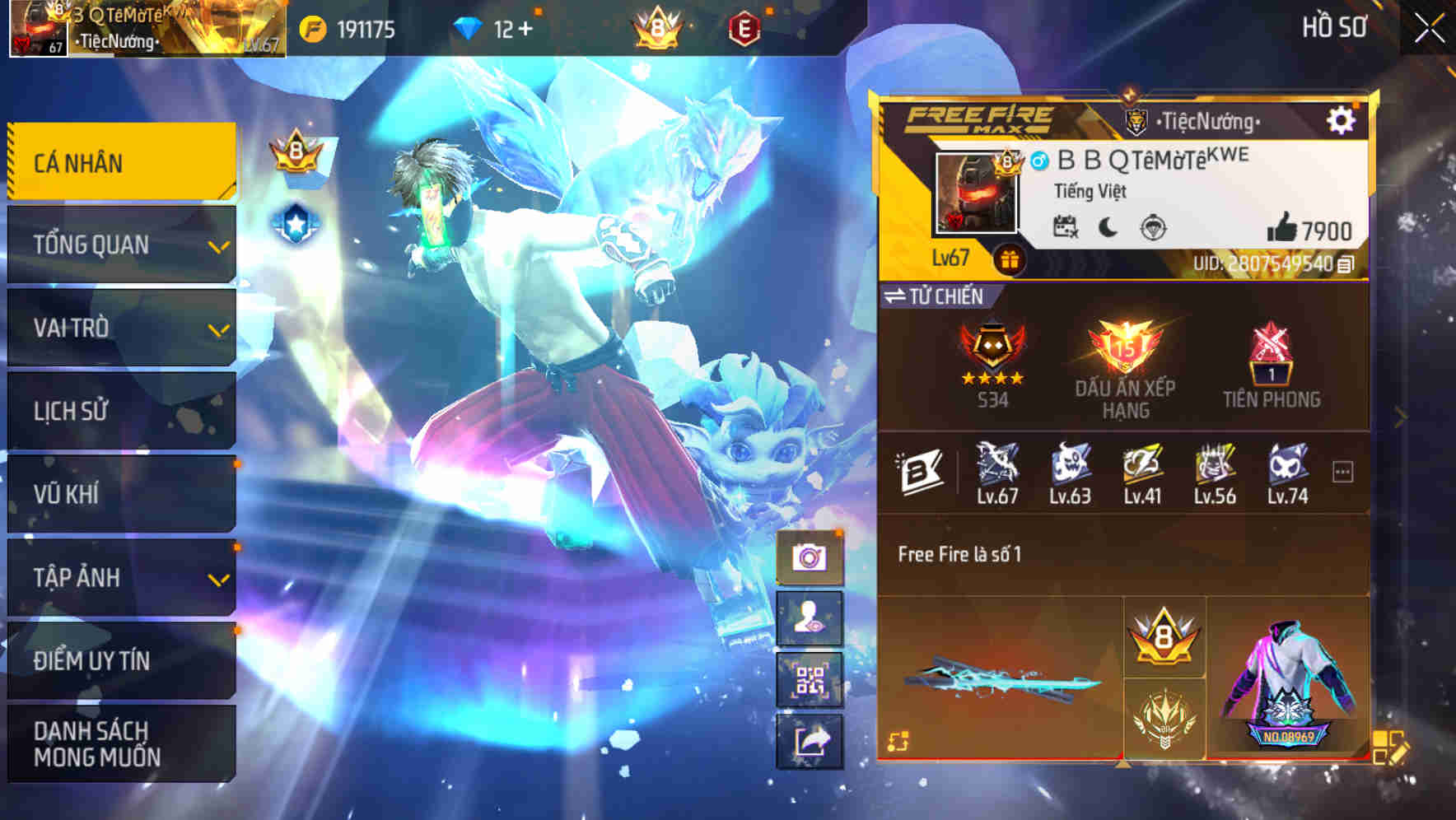Open diamond top-up via the 12+ button
This screenshot has height=820, width=1456.
(x=494, y=27)
